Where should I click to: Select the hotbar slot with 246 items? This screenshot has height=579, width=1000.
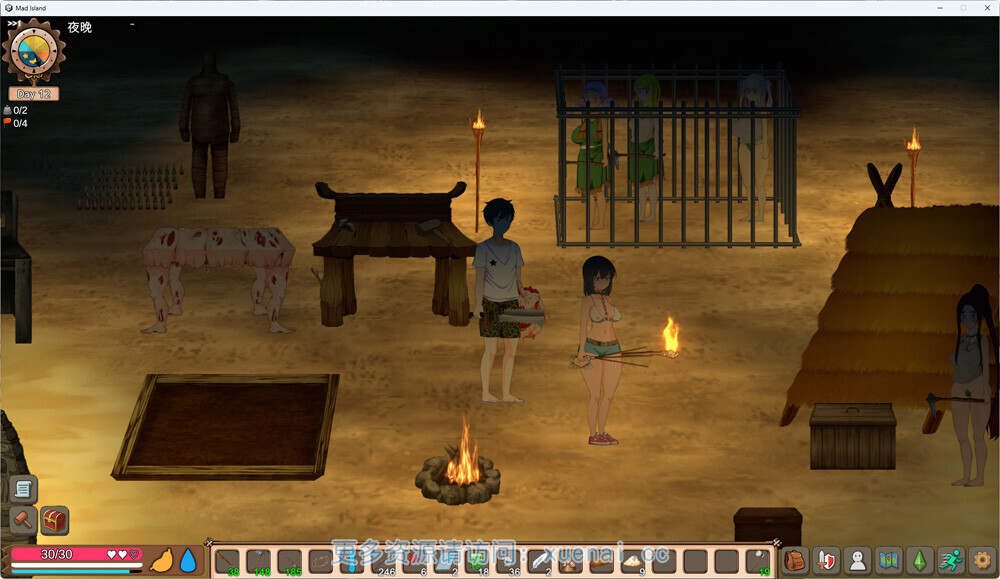pos(384,562)
